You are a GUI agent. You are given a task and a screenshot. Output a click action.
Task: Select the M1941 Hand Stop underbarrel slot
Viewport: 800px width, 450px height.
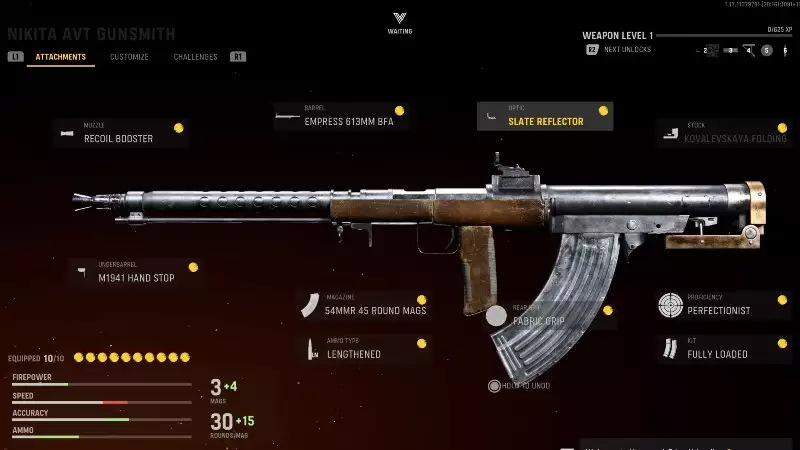coord(135,273)
